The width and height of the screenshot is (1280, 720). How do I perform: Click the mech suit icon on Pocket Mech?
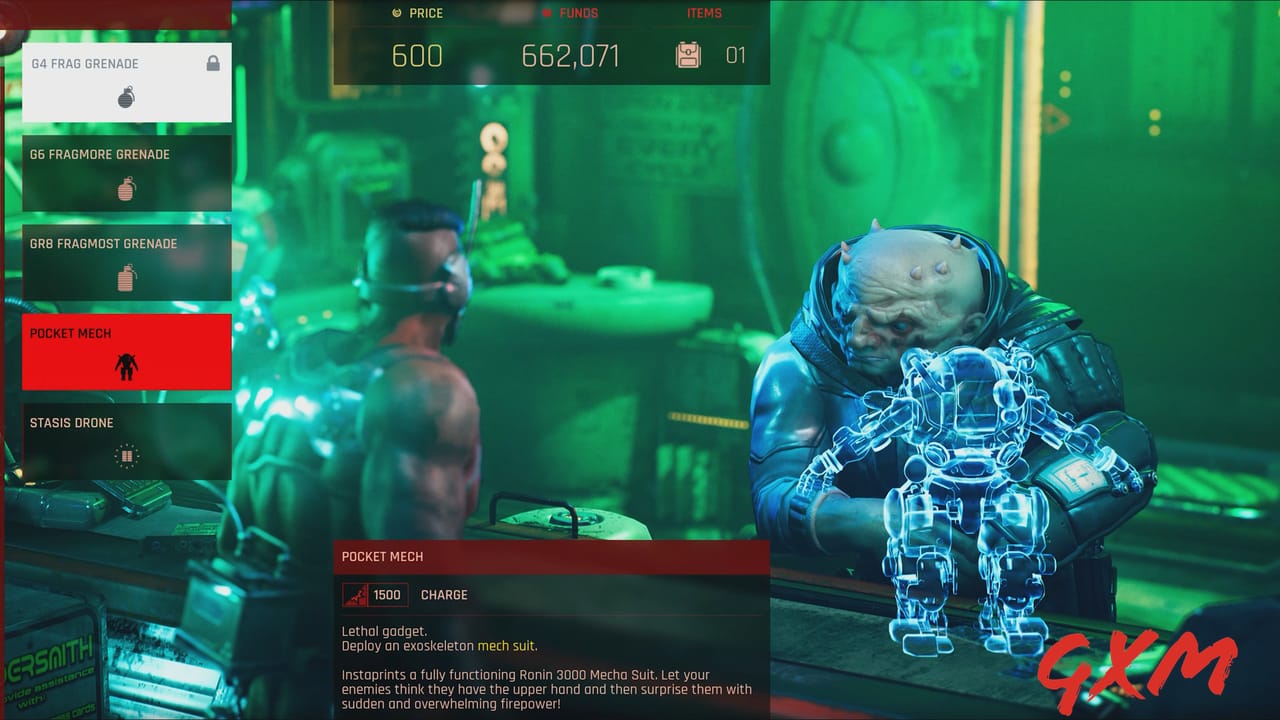[128, 366]
